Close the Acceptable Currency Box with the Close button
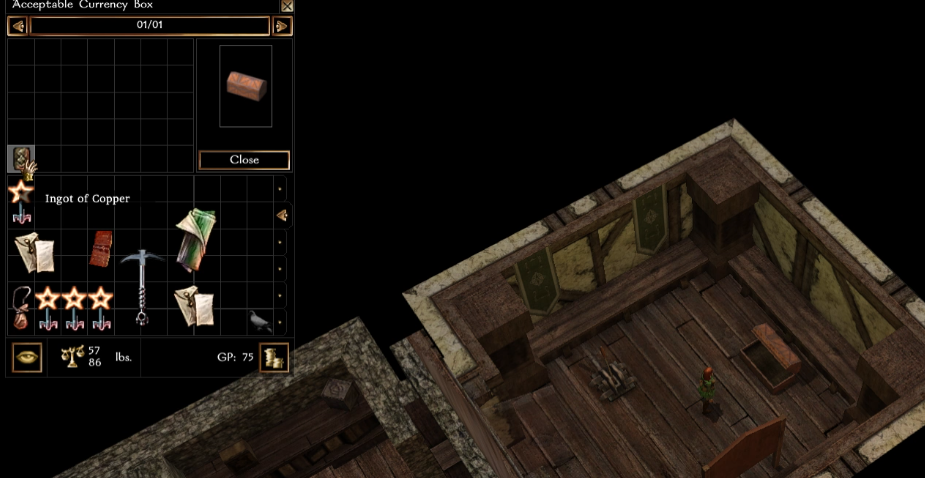925x478 pixels. pos(244,160)
